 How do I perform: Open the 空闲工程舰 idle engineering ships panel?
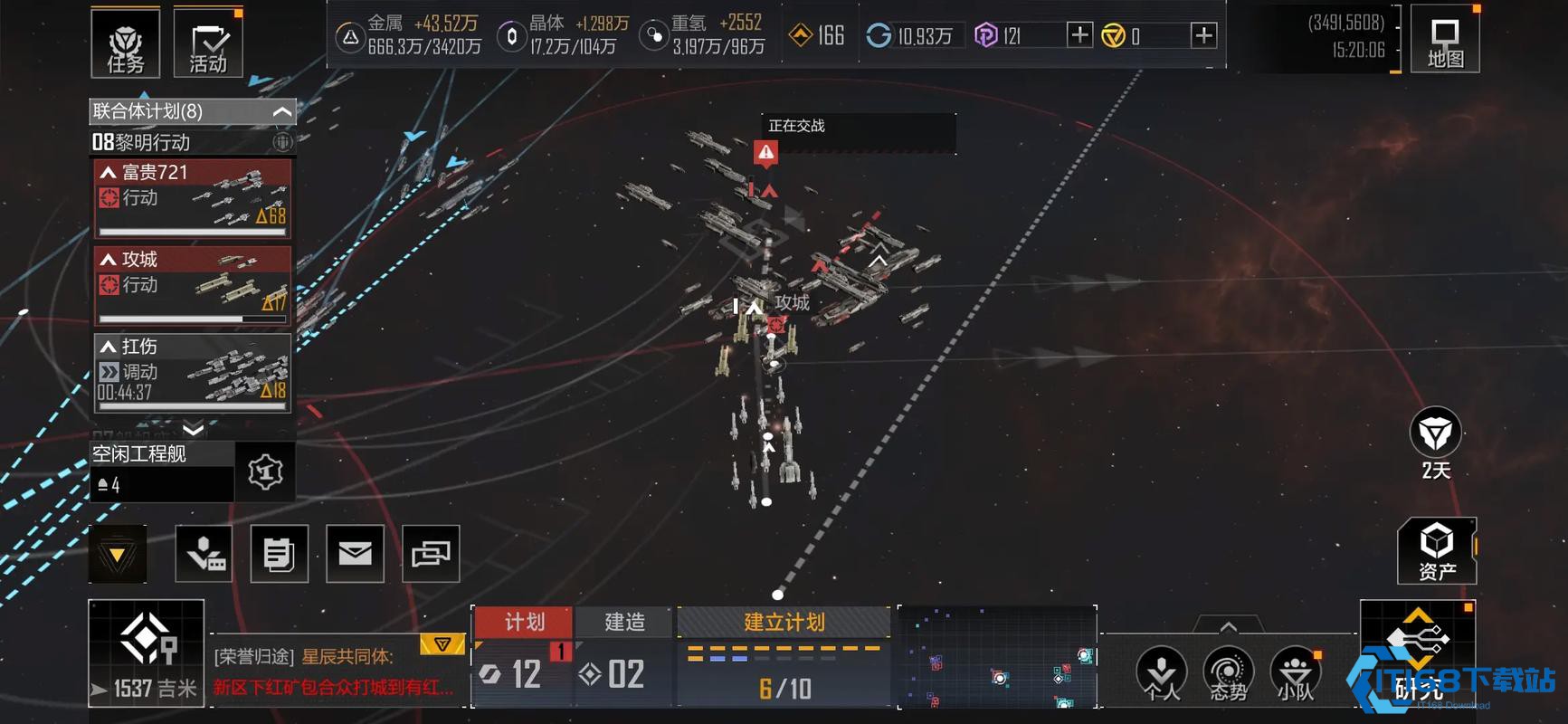click(x=163, y=471)
